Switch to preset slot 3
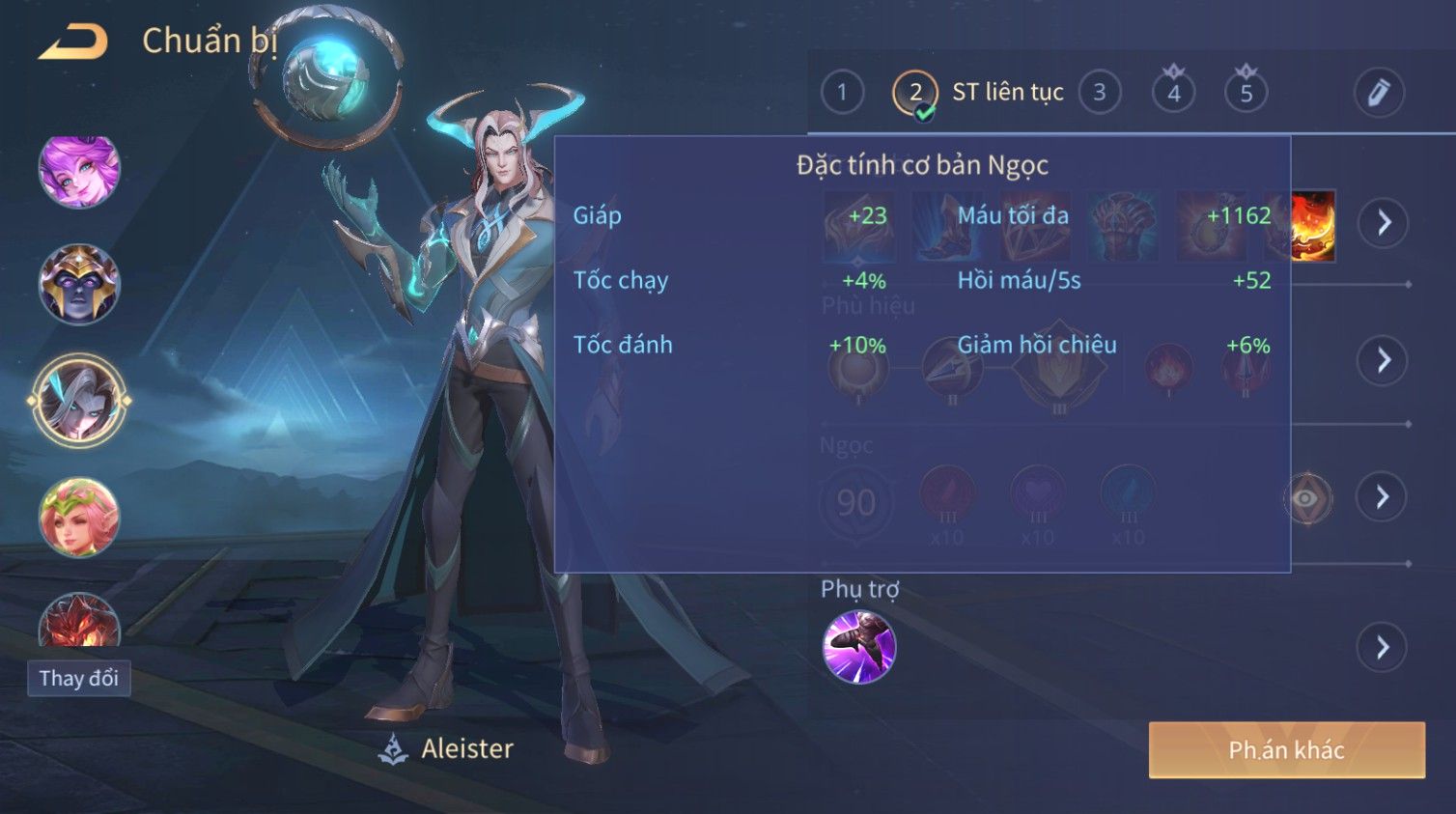The width and height of the screenshot is (1456, 814). tap(1100, 93)
